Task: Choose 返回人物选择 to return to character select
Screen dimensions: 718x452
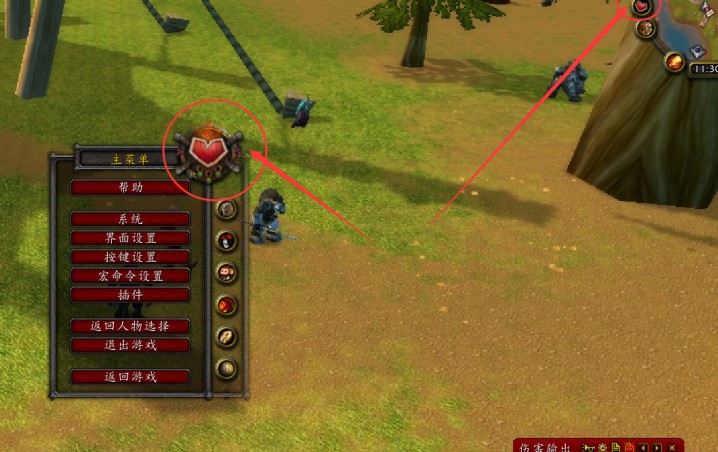Action: 130,326
